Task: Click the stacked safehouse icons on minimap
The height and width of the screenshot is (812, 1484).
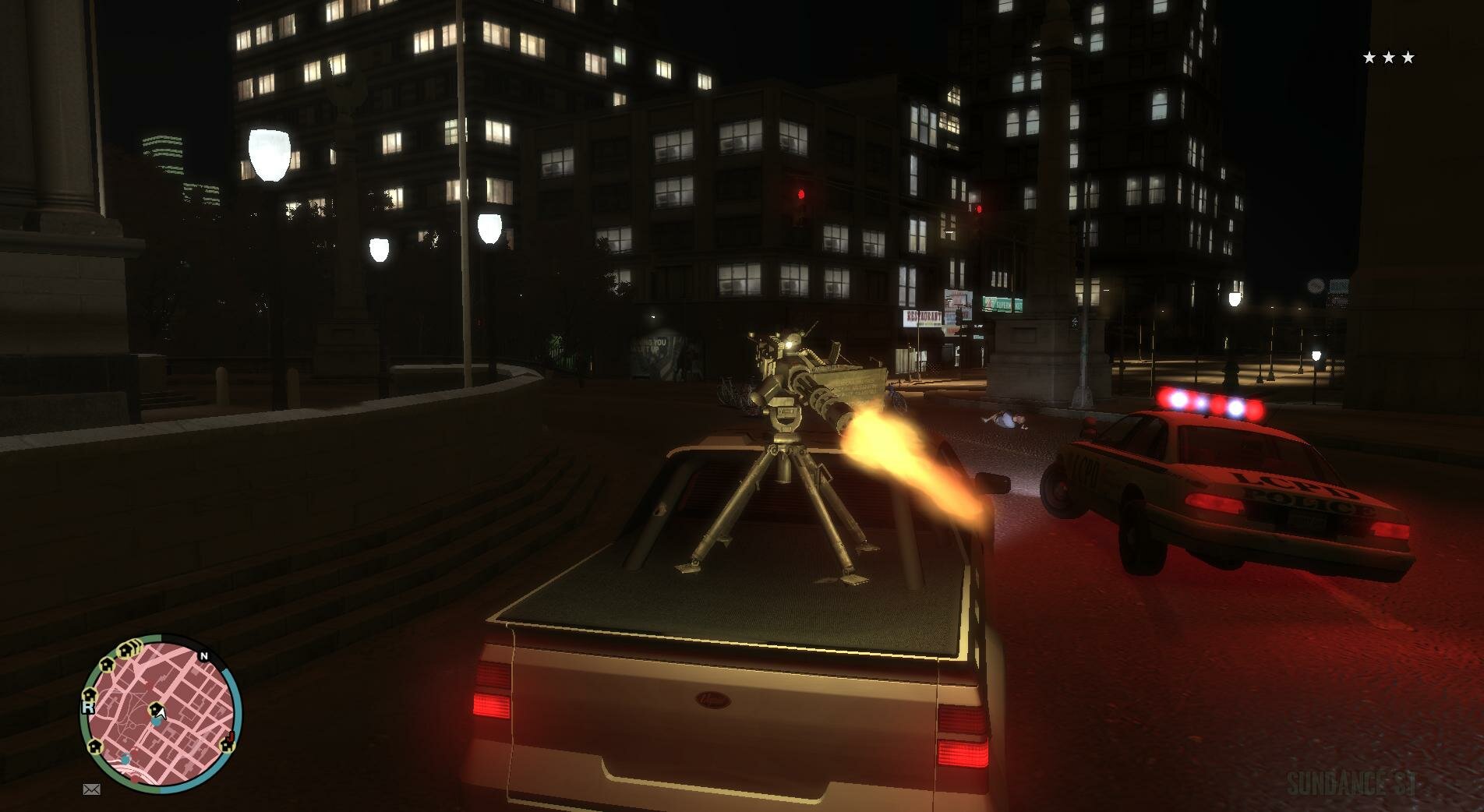Action: pos(129,648)
